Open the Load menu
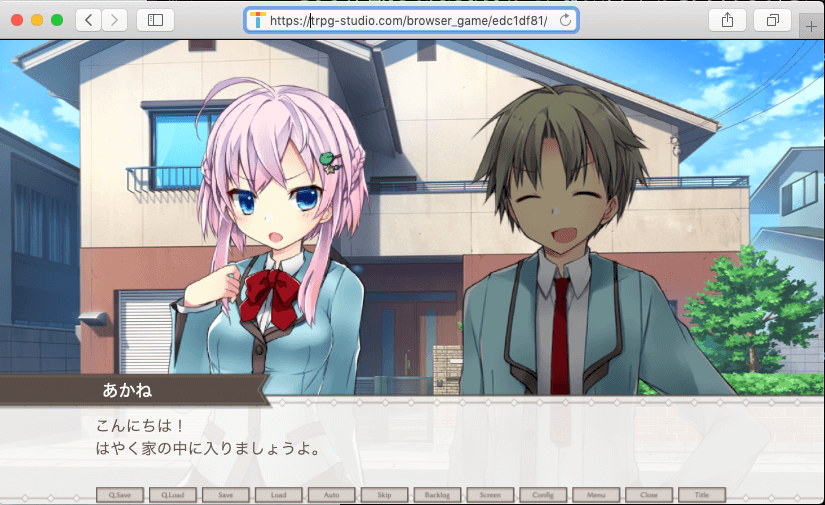The height and width of the screenshot is (505, 825). (x=279, y=495)
